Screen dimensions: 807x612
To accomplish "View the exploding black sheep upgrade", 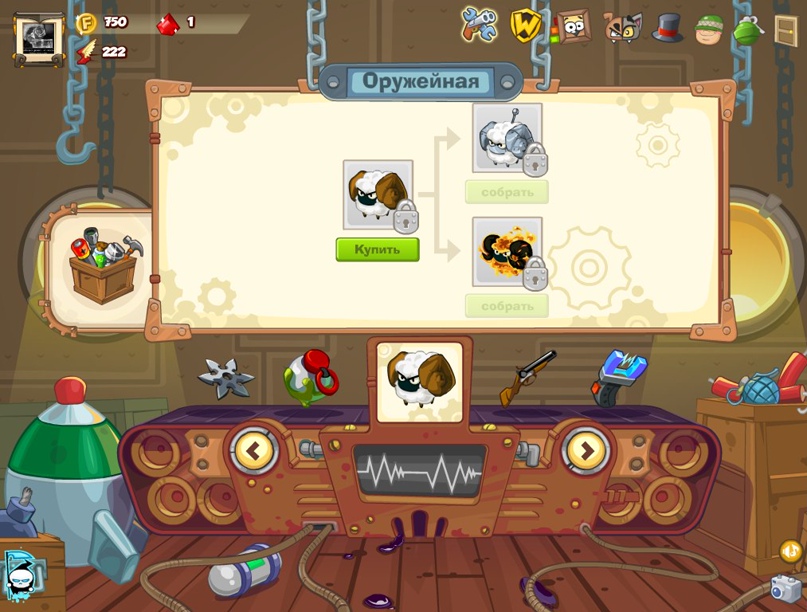I will click(507, 251).
